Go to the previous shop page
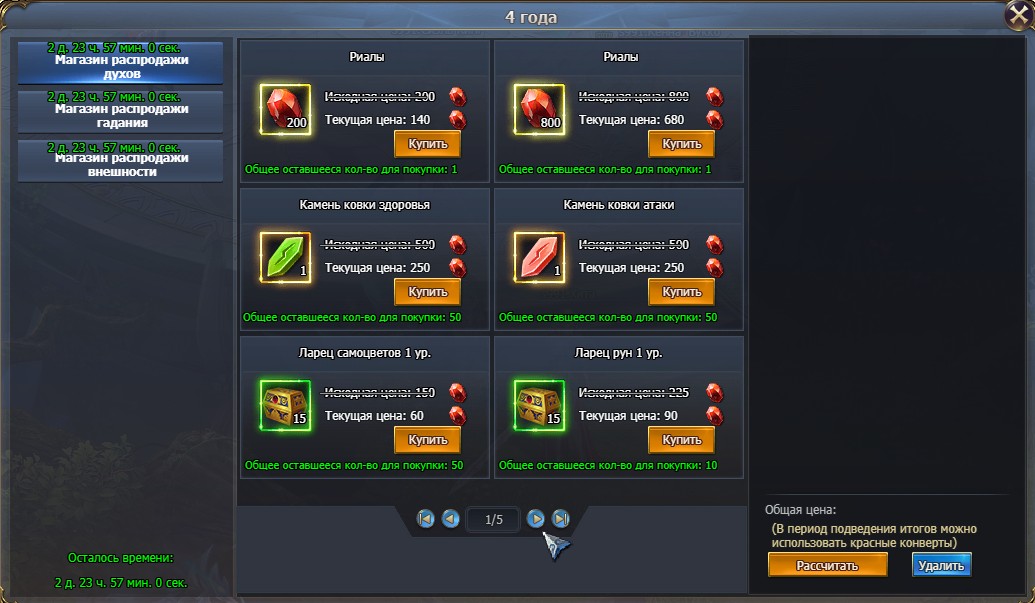Image resolution: width=1035 pixels, height=603 pixels. [451, 519]
